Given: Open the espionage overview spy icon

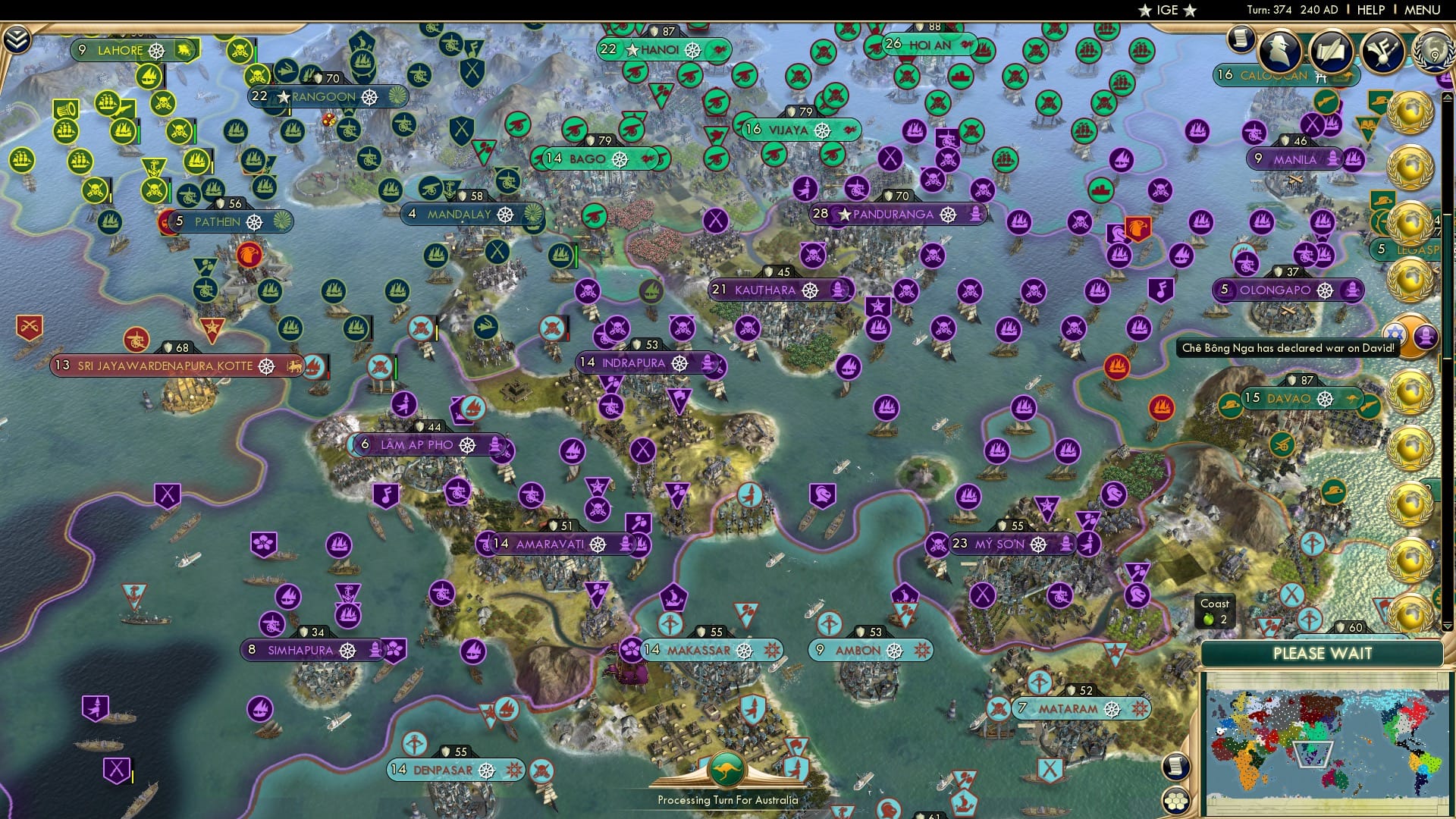Looking at the screenshot, I should pyautogui.click(x=1279, y=51).
